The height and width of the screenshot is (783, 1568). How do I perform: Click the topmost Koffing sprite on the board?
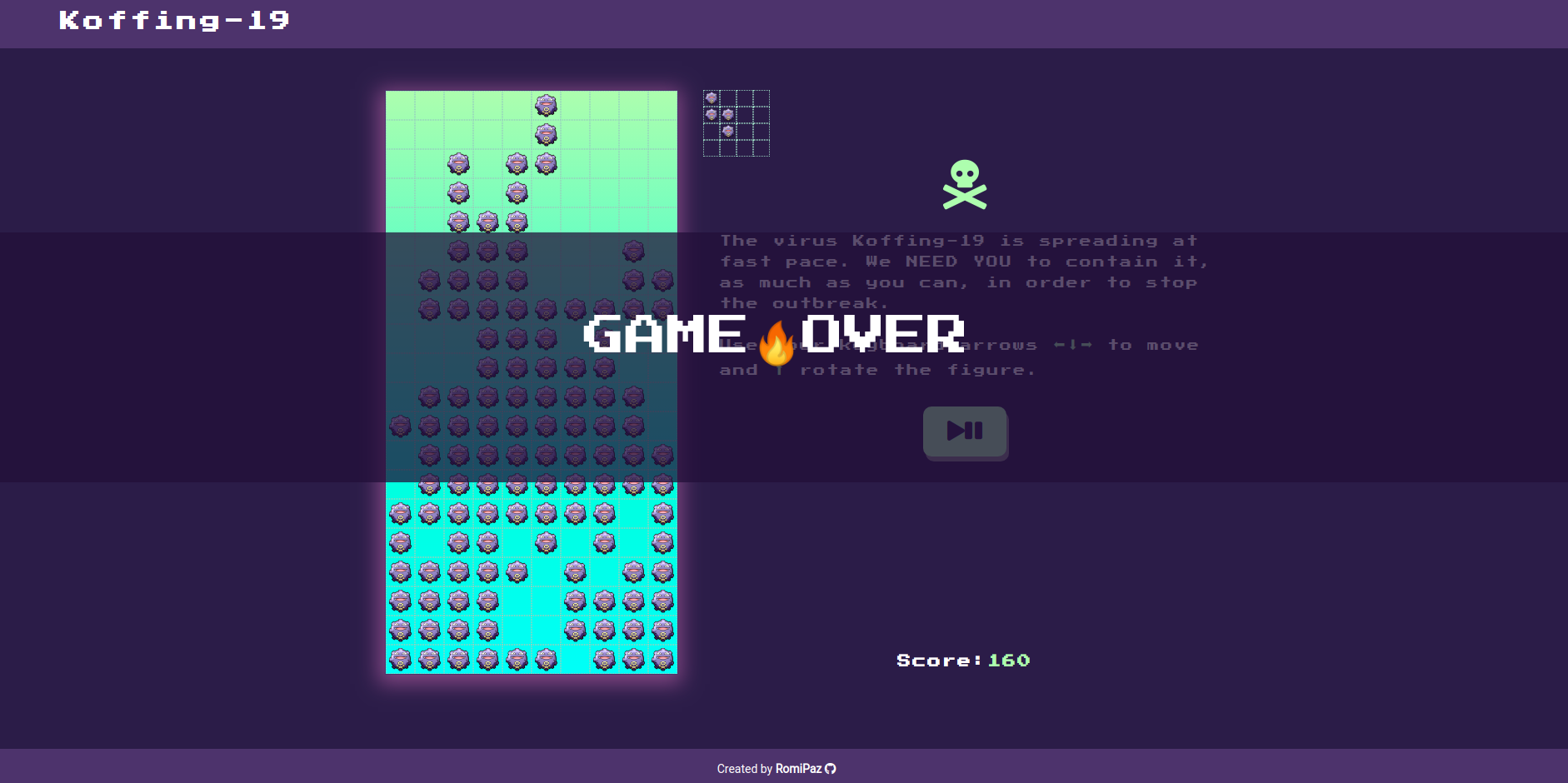(547, 104)
